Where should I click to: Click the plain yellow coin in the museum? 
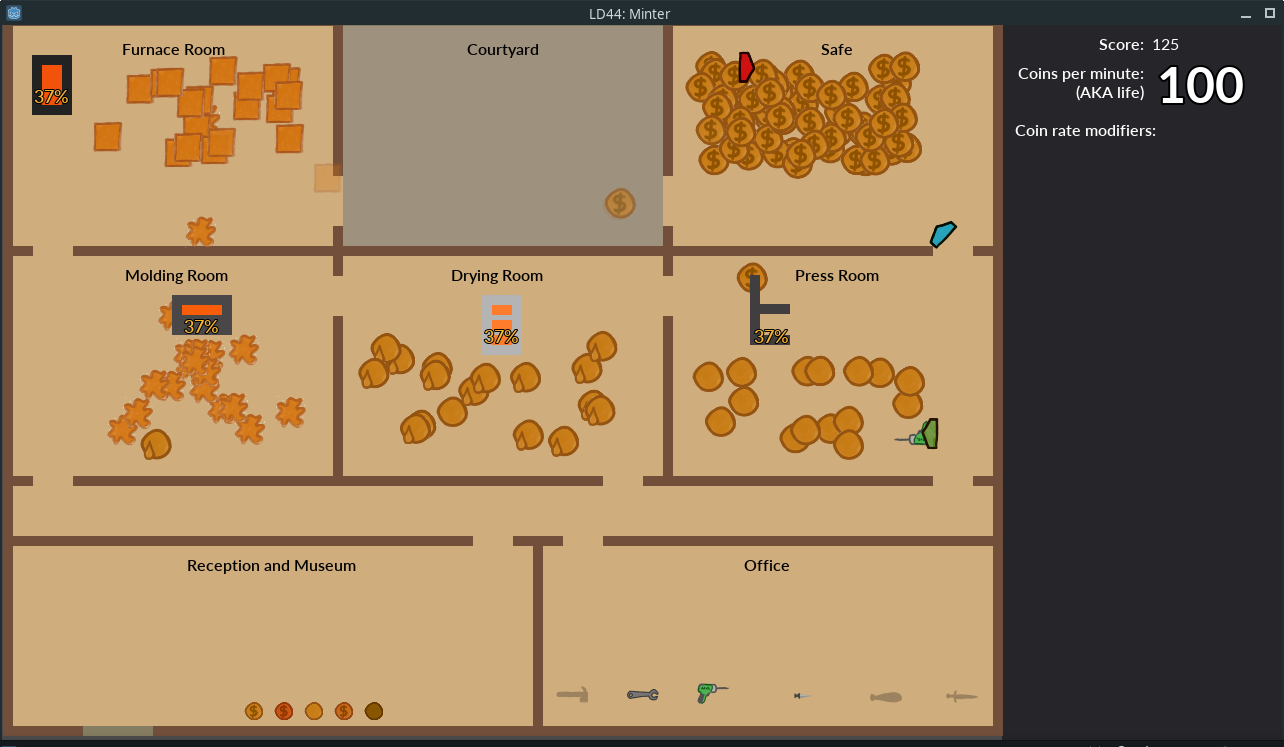coord(314,710)
